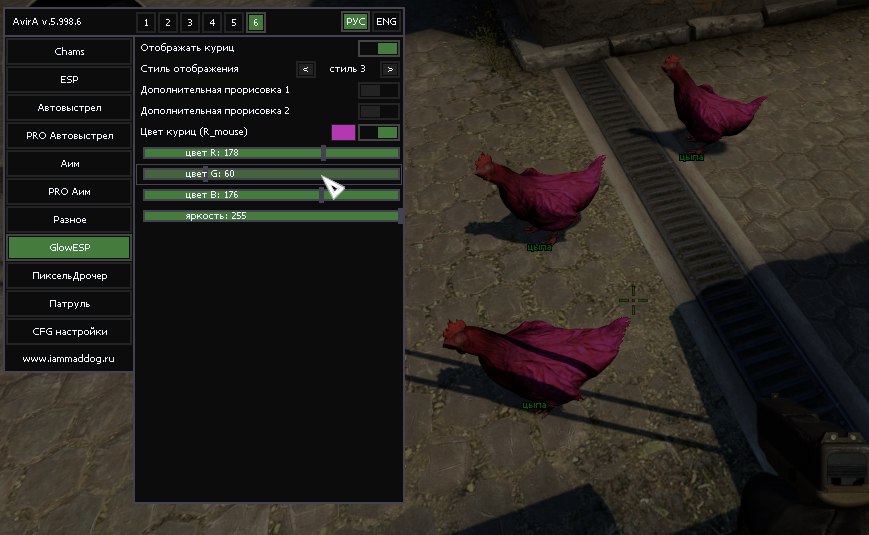
Task: Toggle the Отображать куриц switch
Action: 379,48
